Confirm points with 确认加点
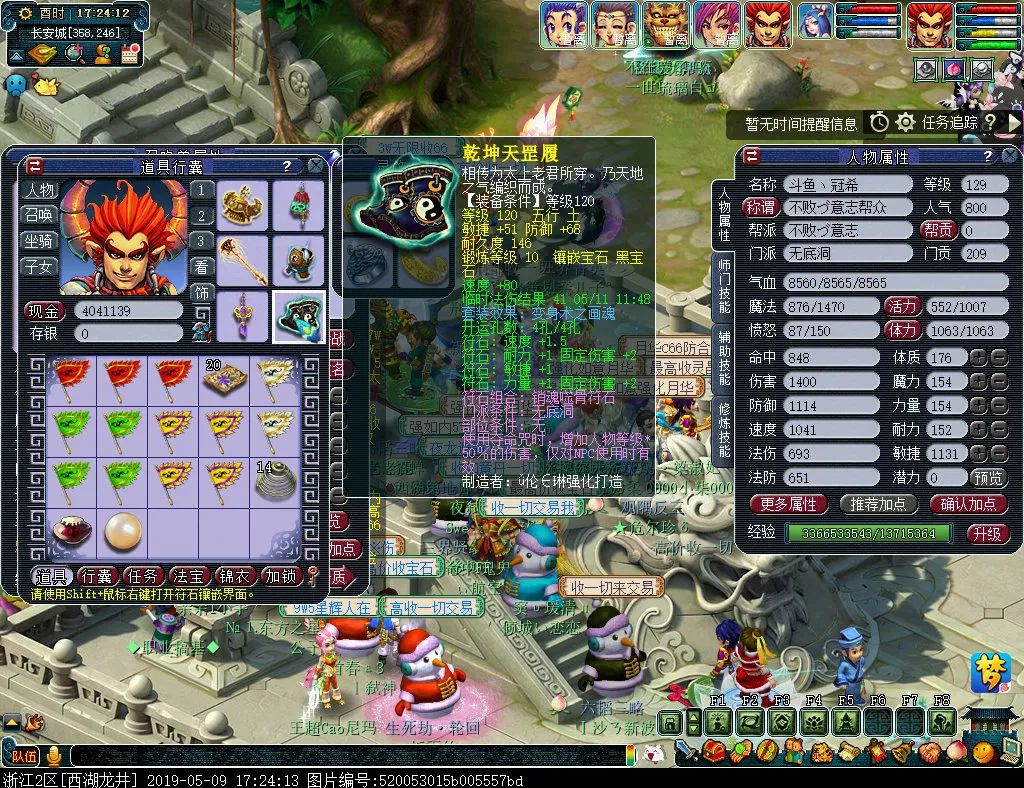 (968, 504)
